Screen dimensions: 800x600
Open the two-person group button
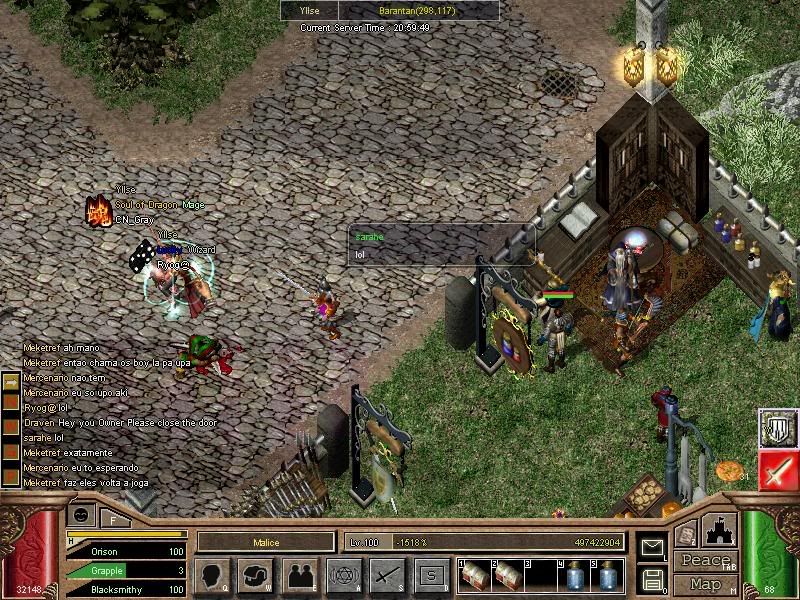tap(300, 576)
